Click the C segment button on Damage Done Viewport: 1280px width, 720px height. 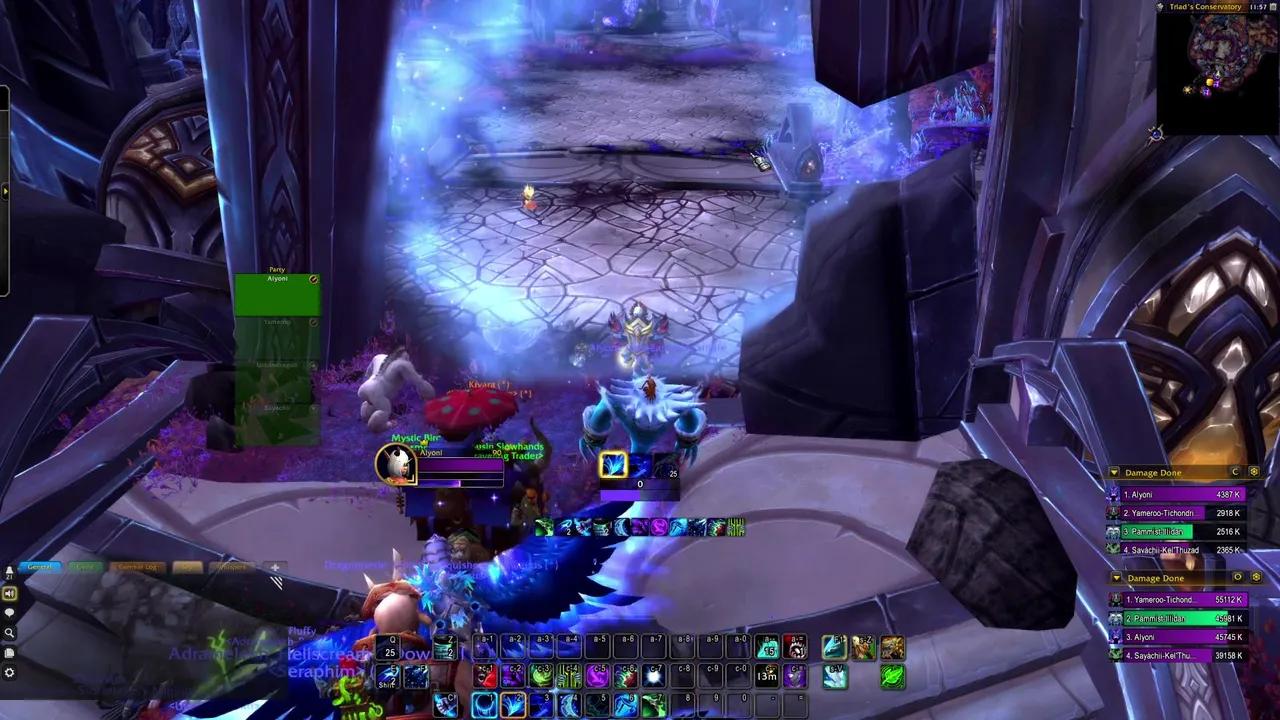tap(1234, 472)
